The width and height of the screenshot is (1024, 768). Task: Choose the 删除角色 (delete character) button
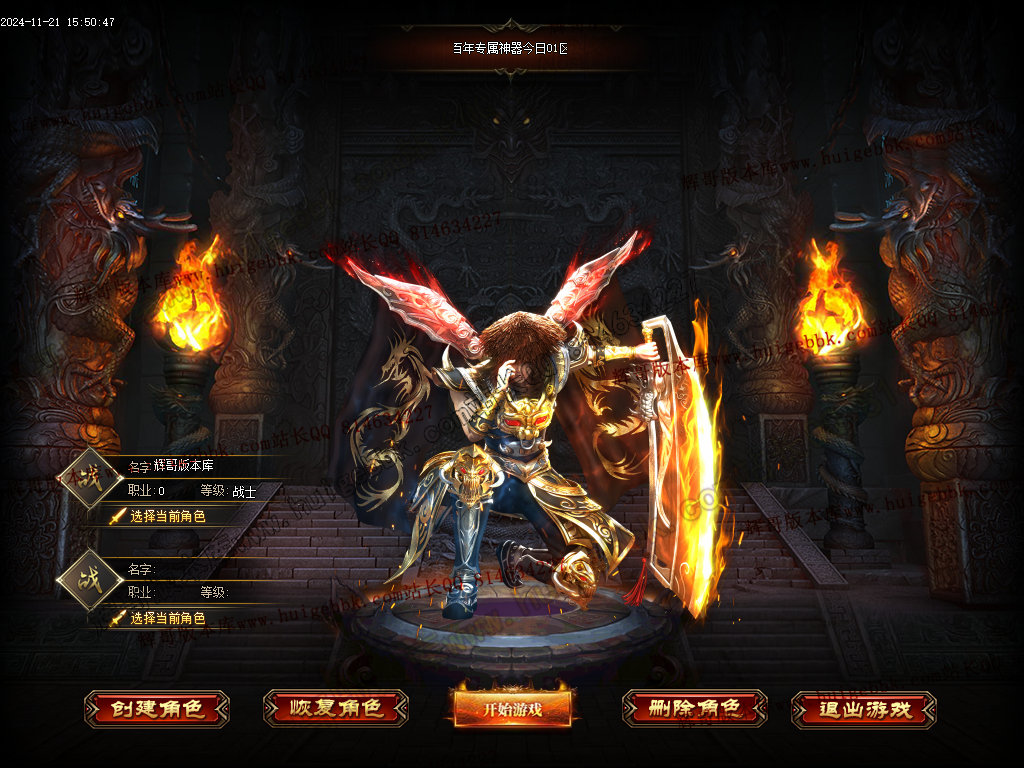tap(694, 709)
